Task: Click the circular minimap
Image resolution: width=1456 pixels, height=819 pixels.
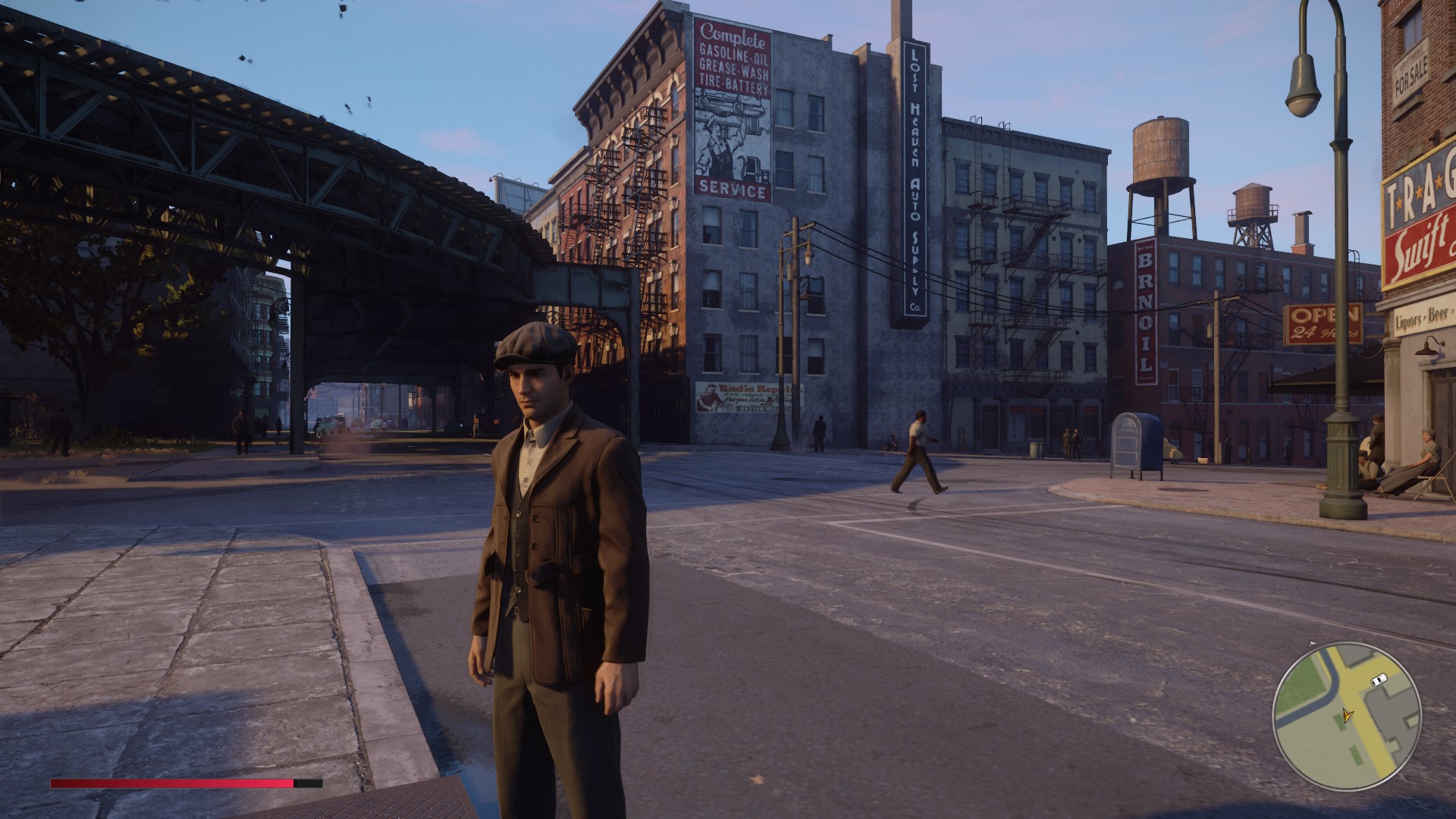Action: 1346,717
